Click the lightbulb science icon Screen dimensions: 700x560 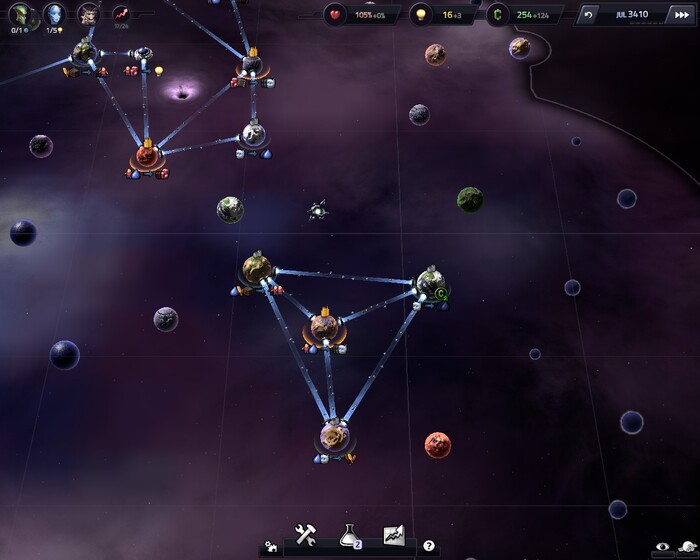419,15
